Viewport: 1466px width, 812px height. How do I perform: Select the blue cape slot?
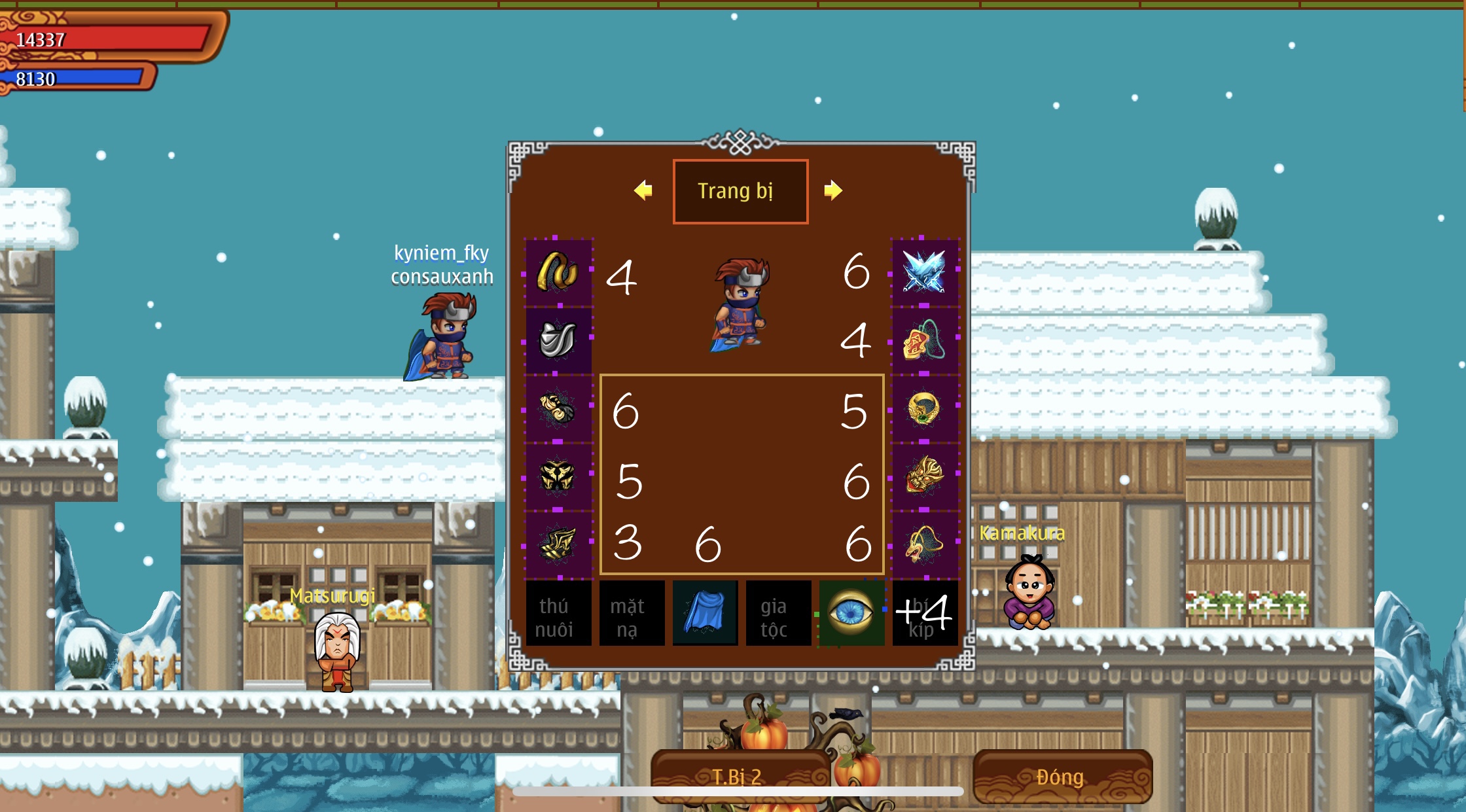coord(705,614)
